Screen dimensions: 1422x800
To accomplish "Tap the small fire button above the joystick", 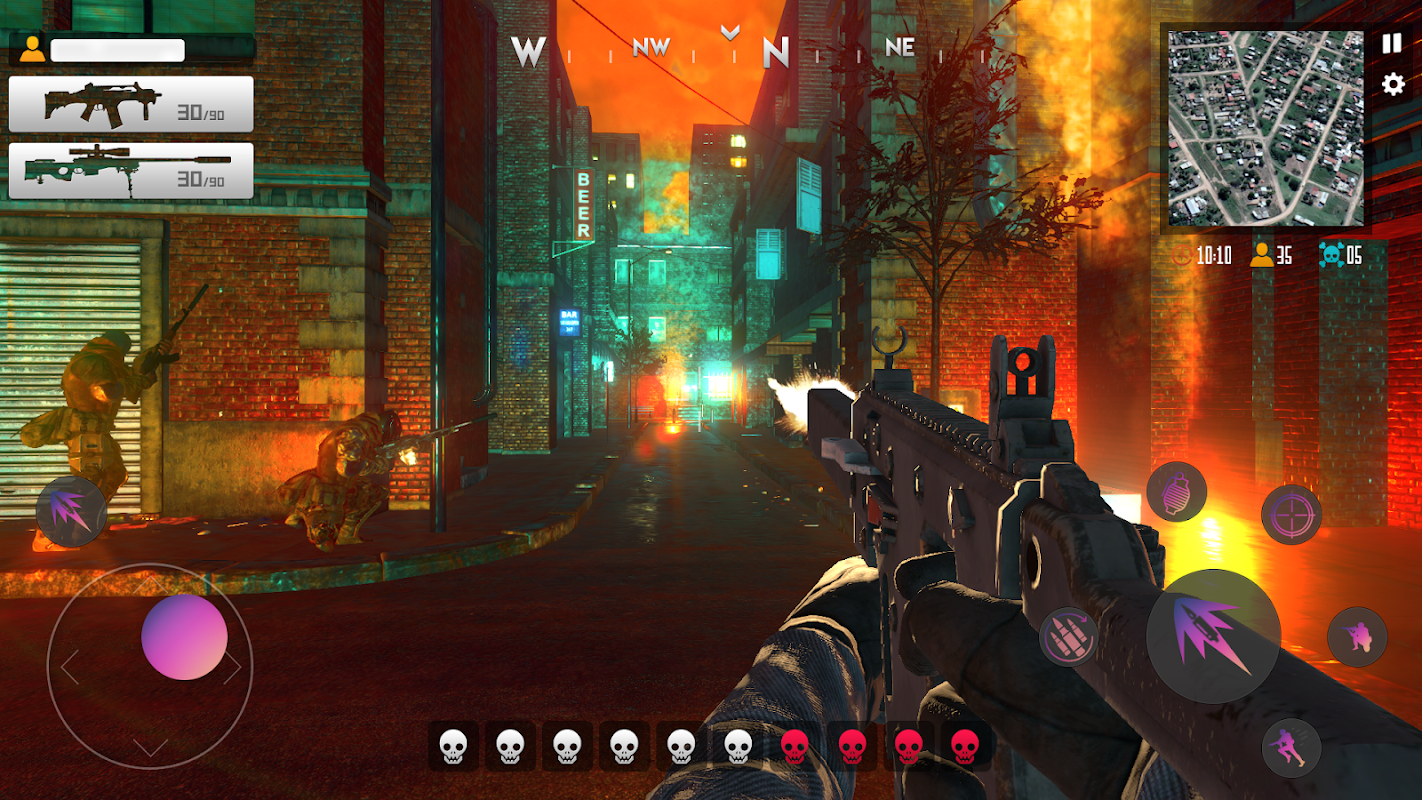I will click(71, 511).
